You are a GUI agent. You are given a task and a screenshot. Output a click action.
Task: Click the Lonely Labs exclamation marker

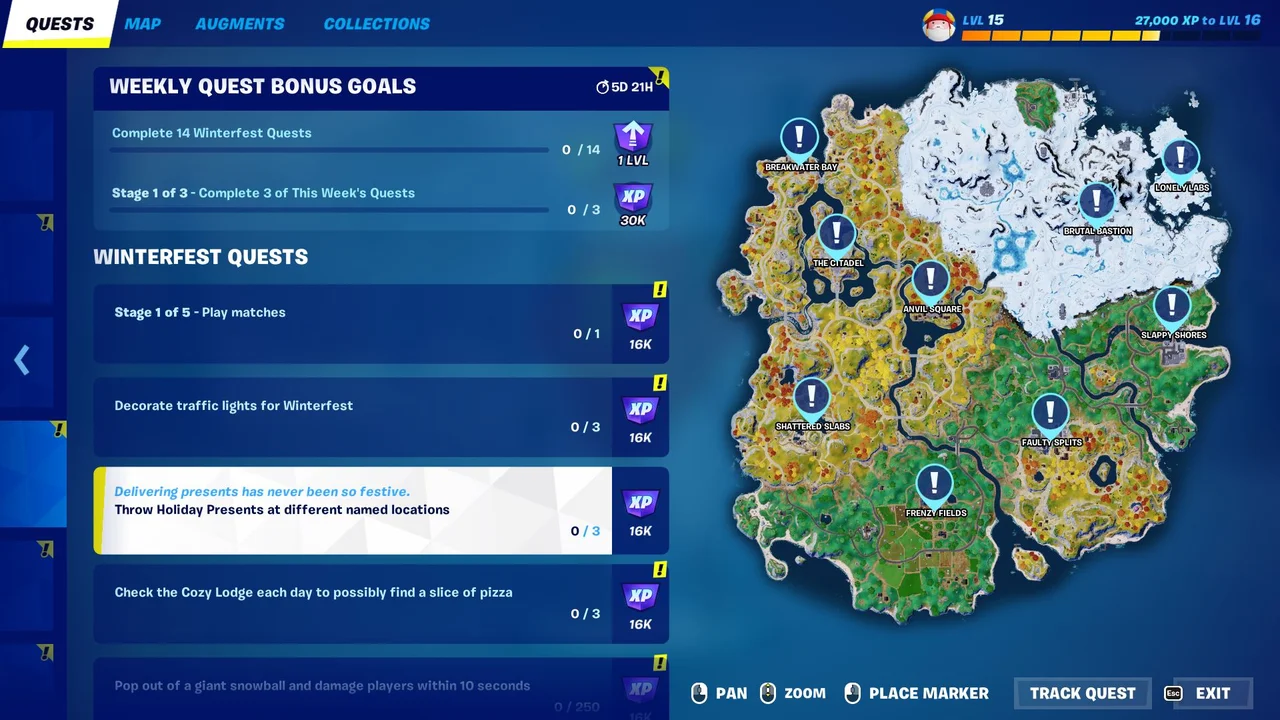(x=1180, y=159)
